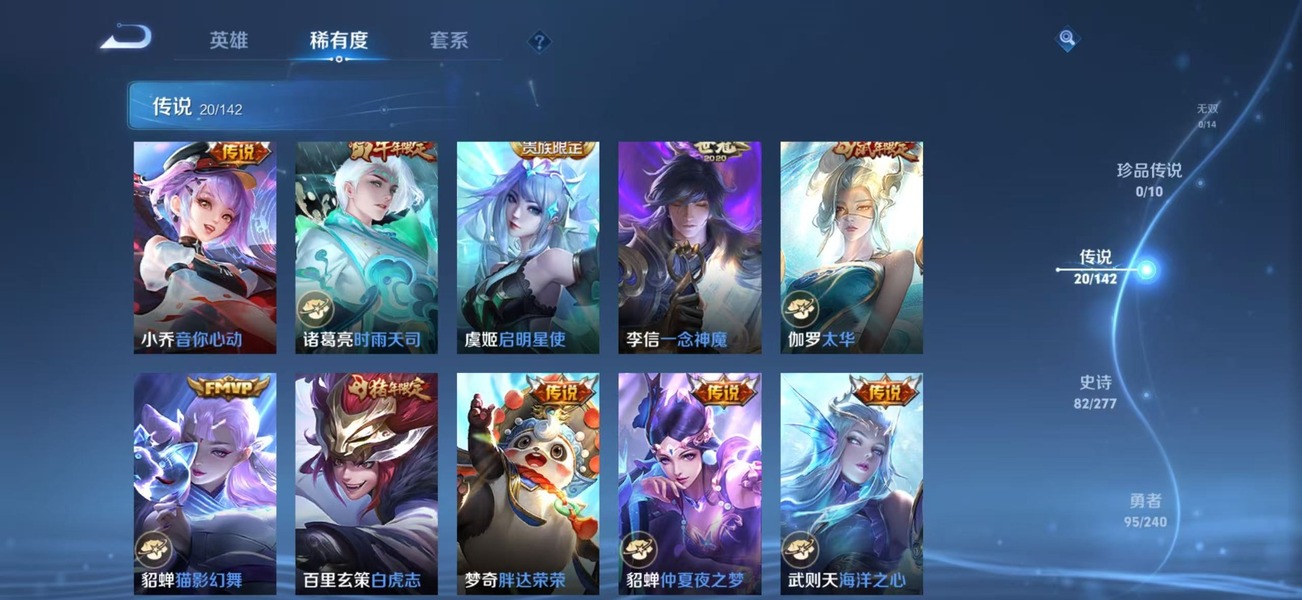Open the magnifier search icon
Screen dimensions: 1302x600
(x=1068, y=39)
